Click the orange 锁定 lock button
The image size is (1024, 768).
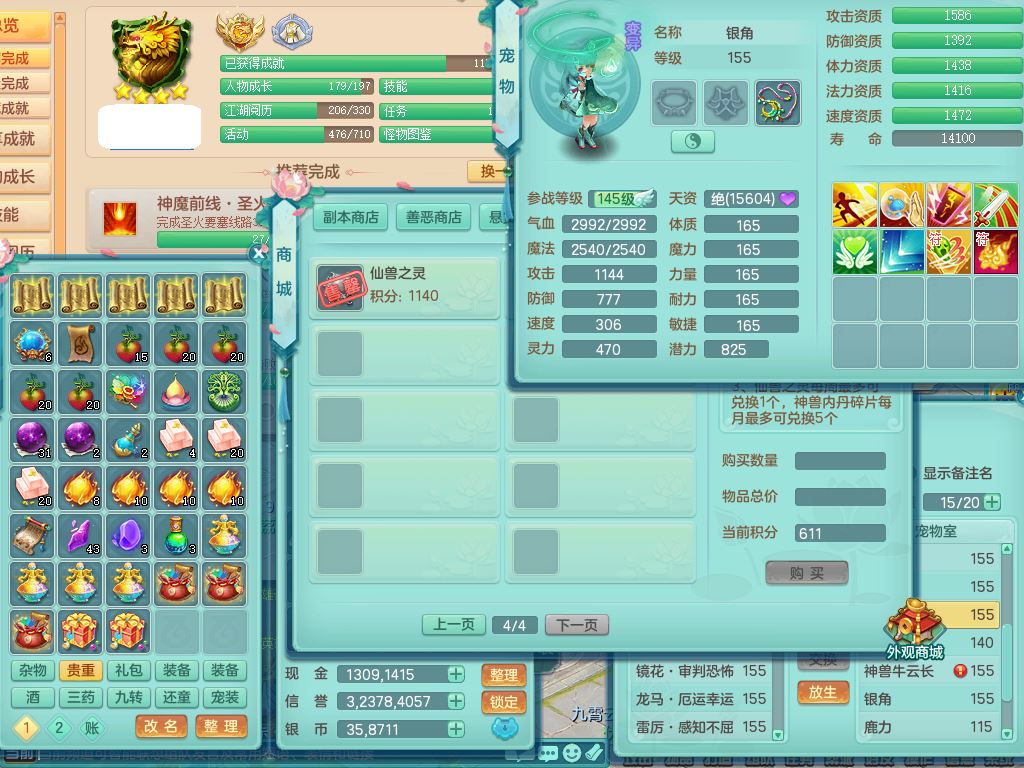pyautogui.click(x=504, y=703)
